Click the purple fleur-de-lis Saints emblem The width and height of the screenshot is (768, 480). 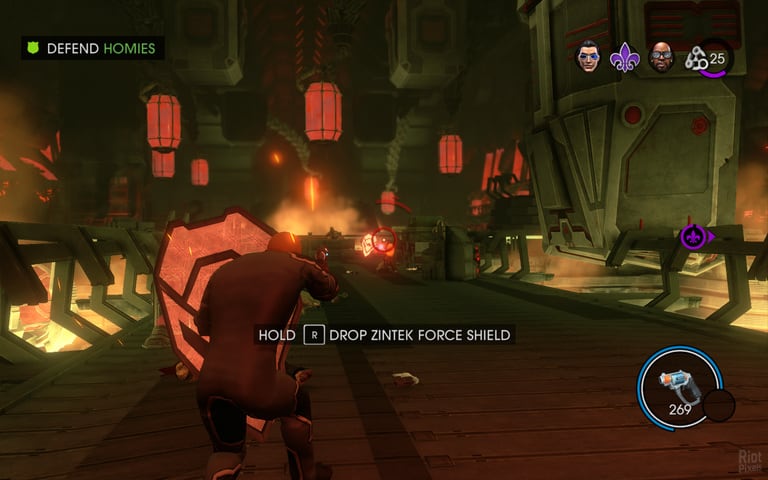(624, 57)
